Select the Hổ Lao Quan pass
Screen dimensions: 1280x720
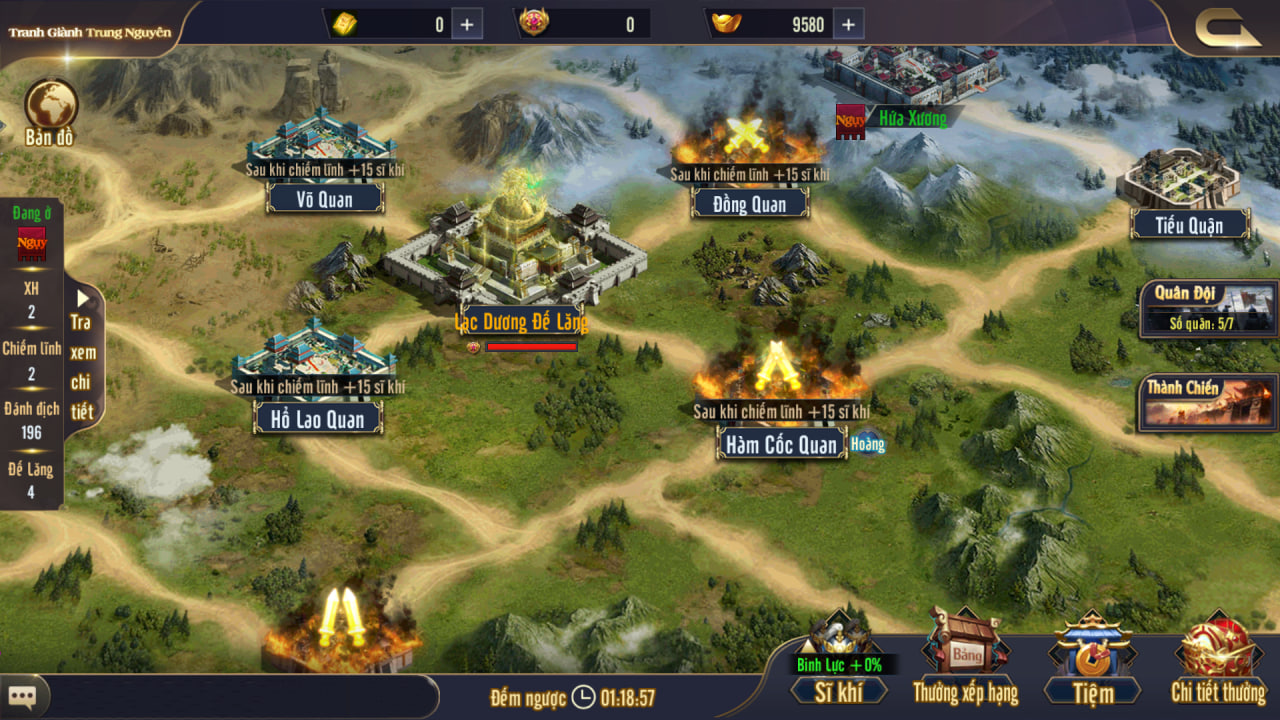(318, 417)
